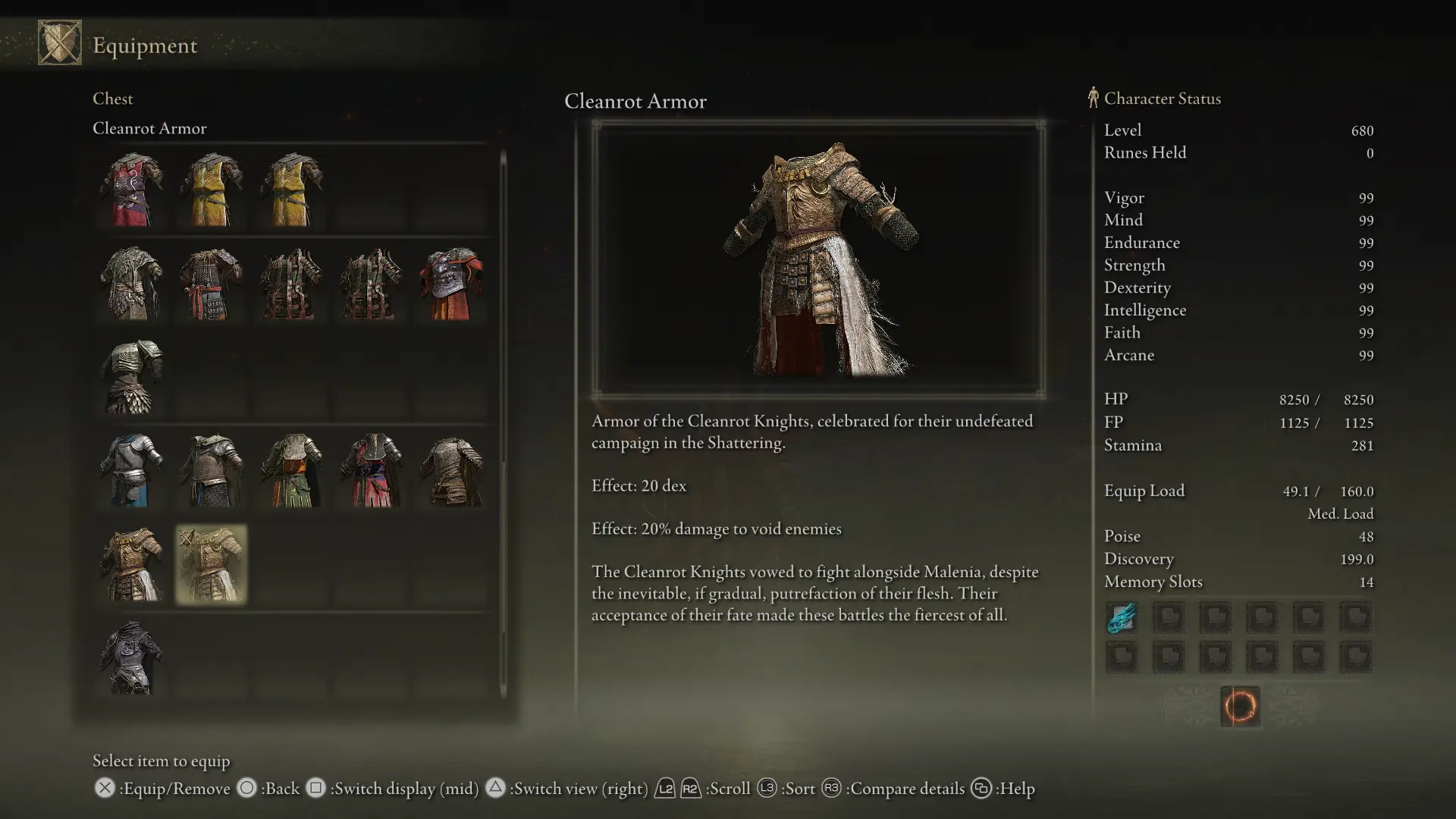
Task: Select the plate armor with crimson surcoat
Action: coord(372,470)
